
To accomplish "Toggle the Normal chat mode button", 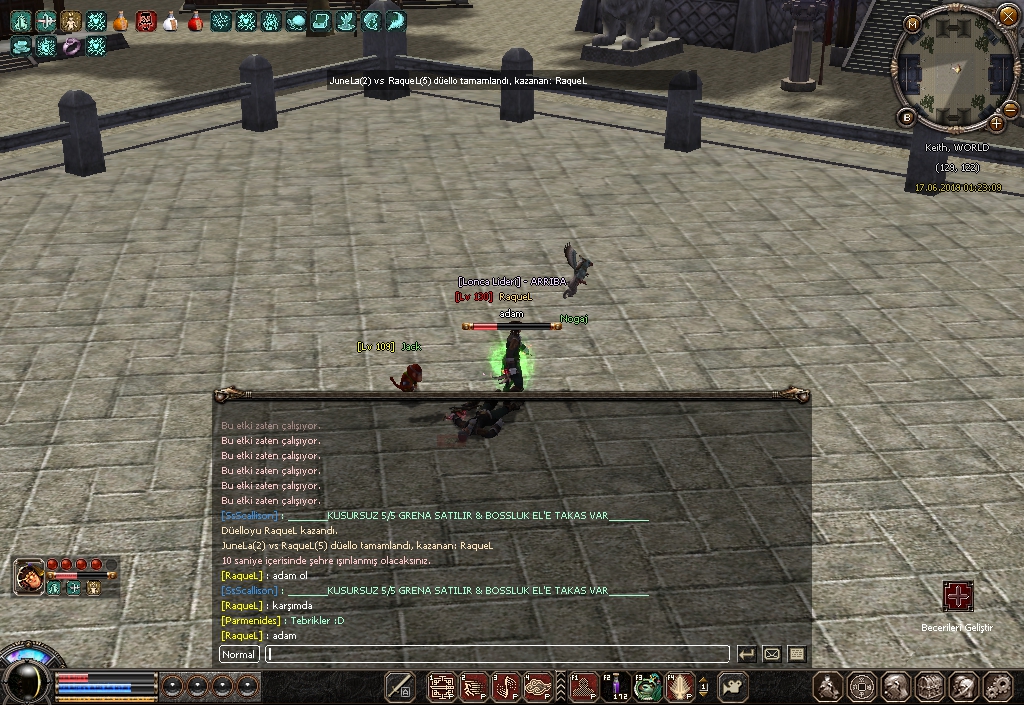I will tap(239, 654).
